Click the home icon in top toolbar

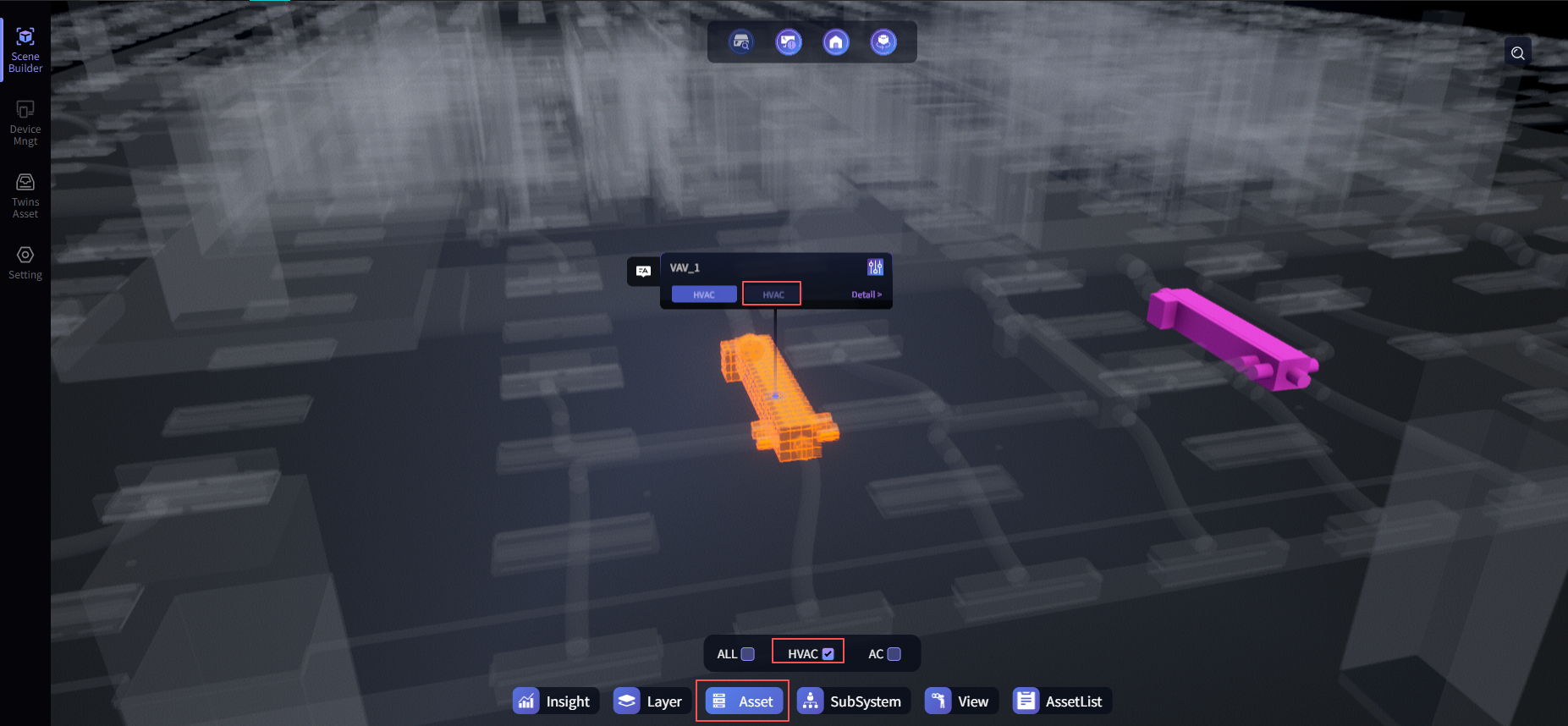[836, 42]
